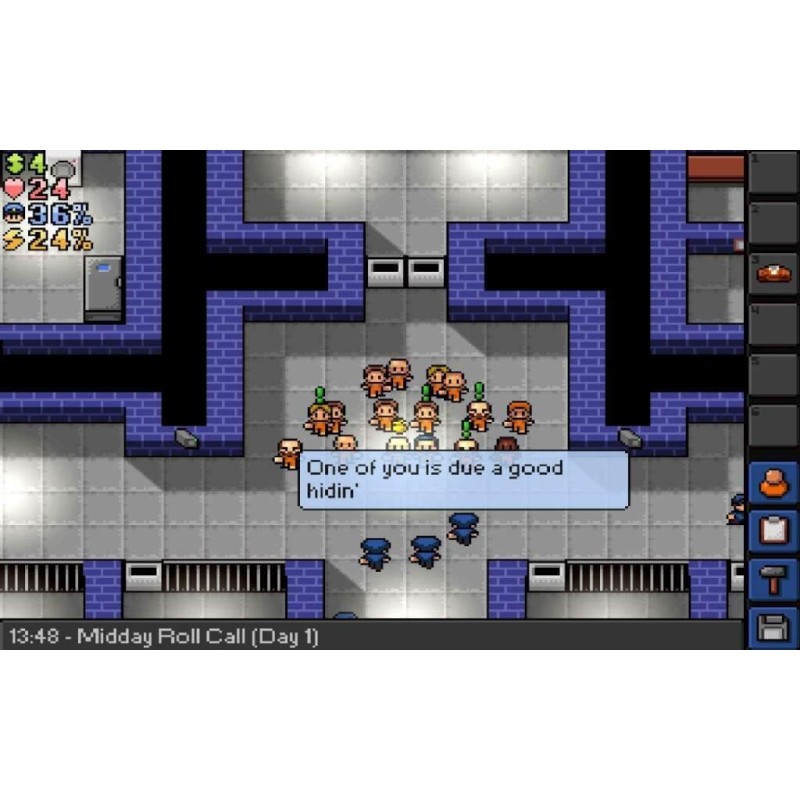
Task: Select the orange item in inventory slot 3
Action: 774,273
